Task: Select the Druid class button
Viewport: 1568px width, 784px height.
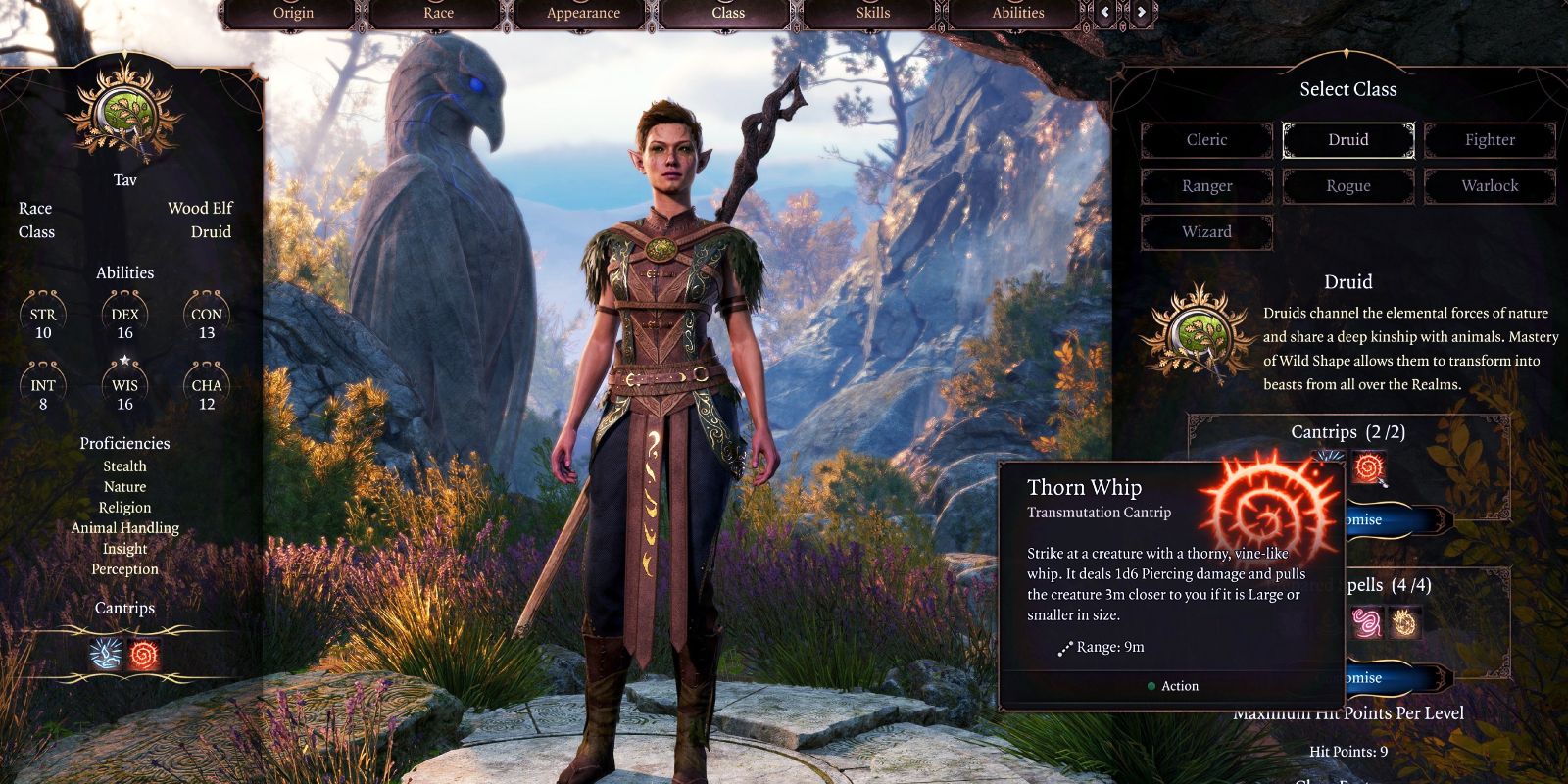Action: [1347, 140]
